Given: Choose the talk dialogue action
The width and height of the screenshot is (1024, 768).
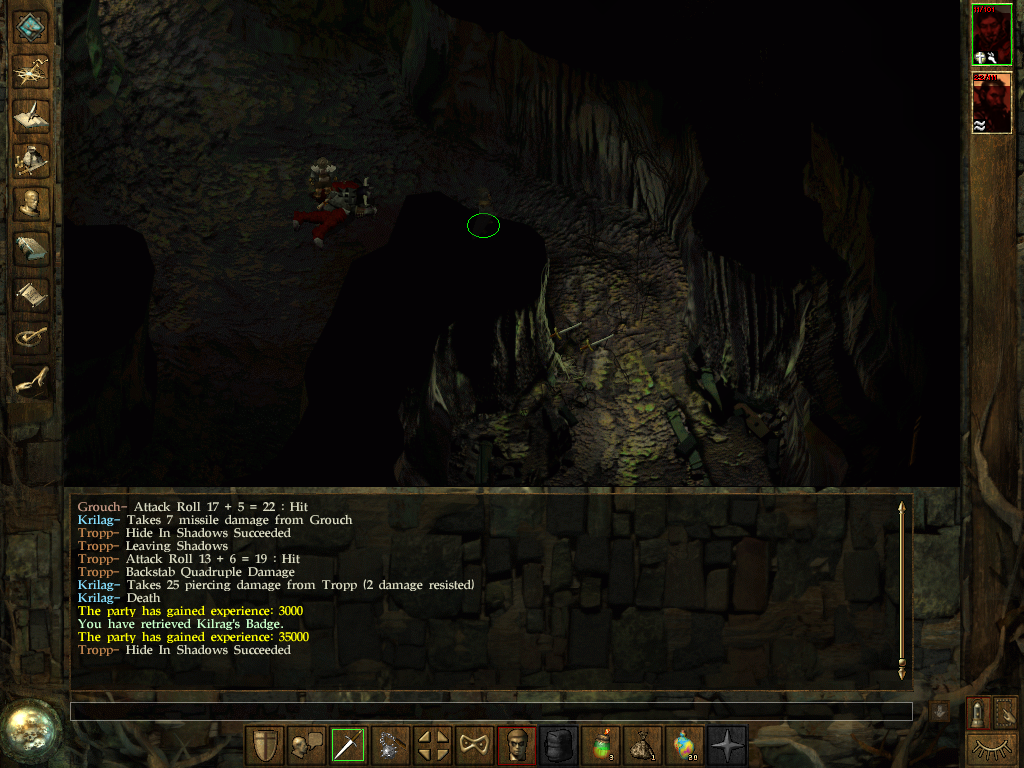Looking at the screenshot, I should pos(306,745).
